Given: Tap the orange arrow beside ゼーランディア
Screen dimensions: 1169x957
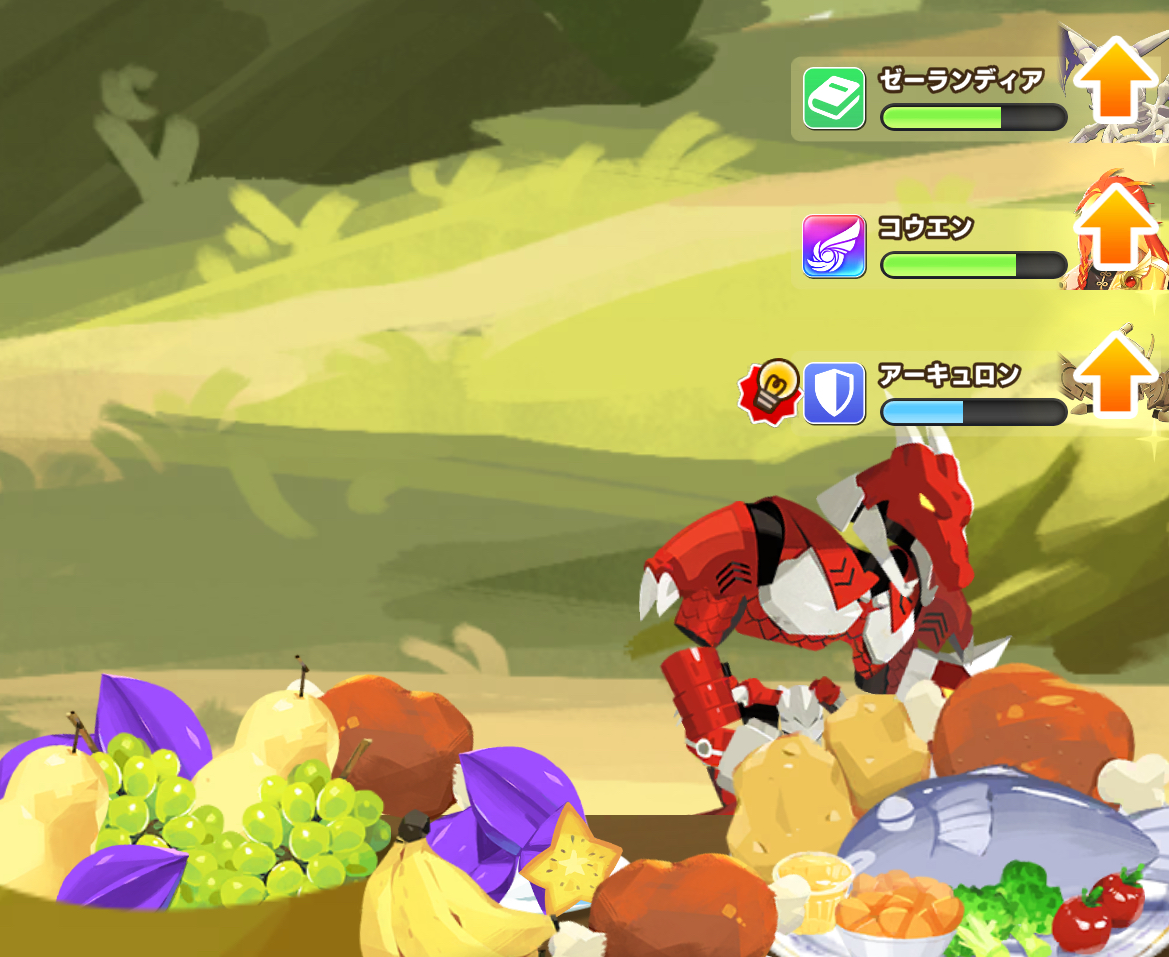Looking at the screenshot, I should 1114,78.
